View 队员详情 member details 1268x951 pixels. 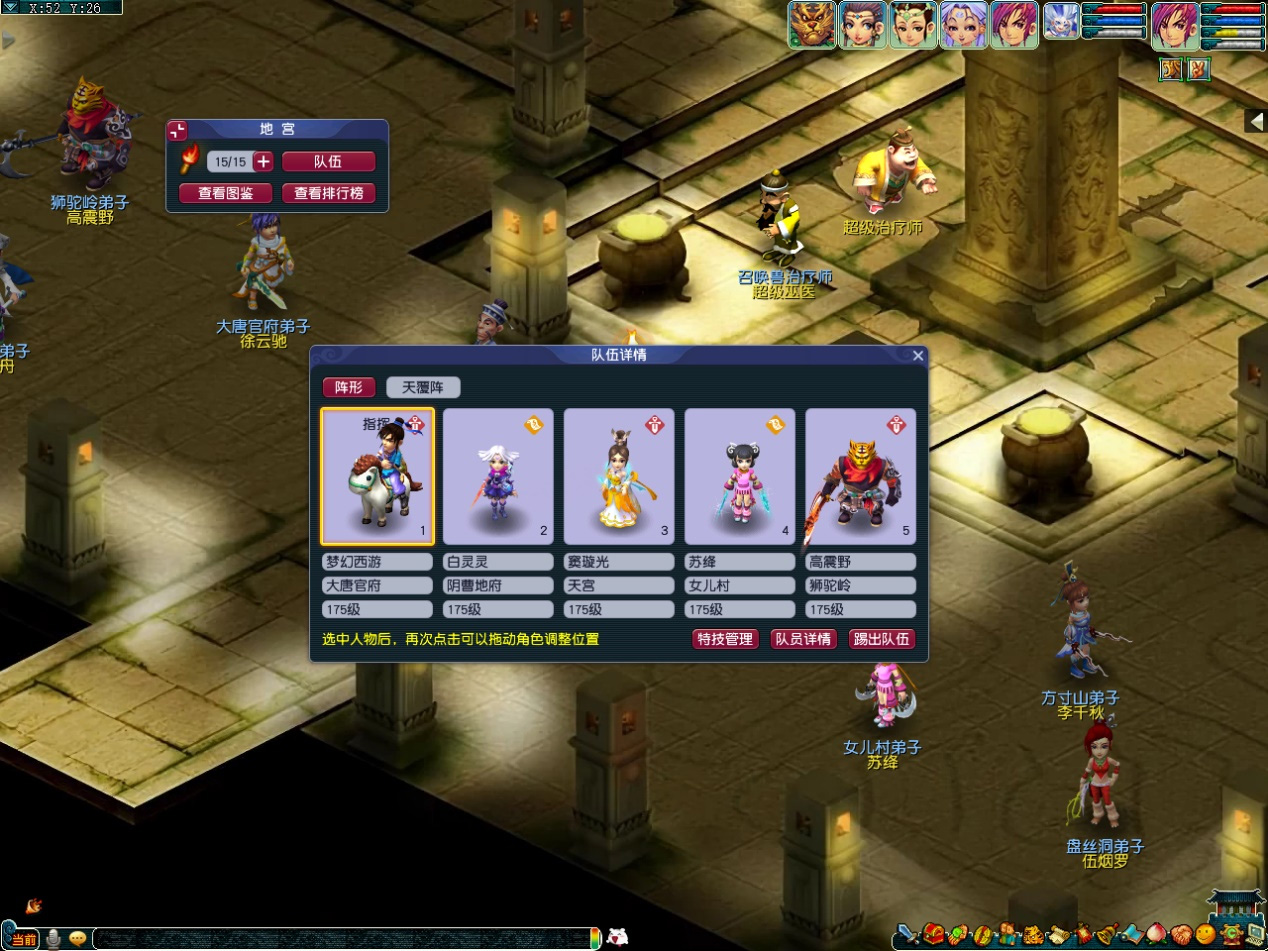tap(803, 639)
